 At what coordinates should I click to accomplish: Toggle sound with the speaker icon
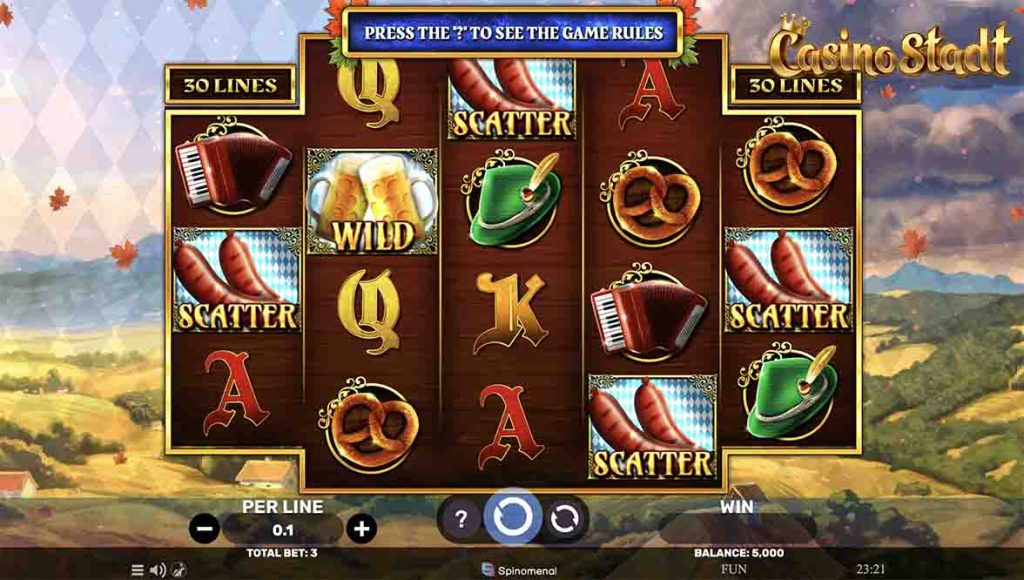(157, 570)
